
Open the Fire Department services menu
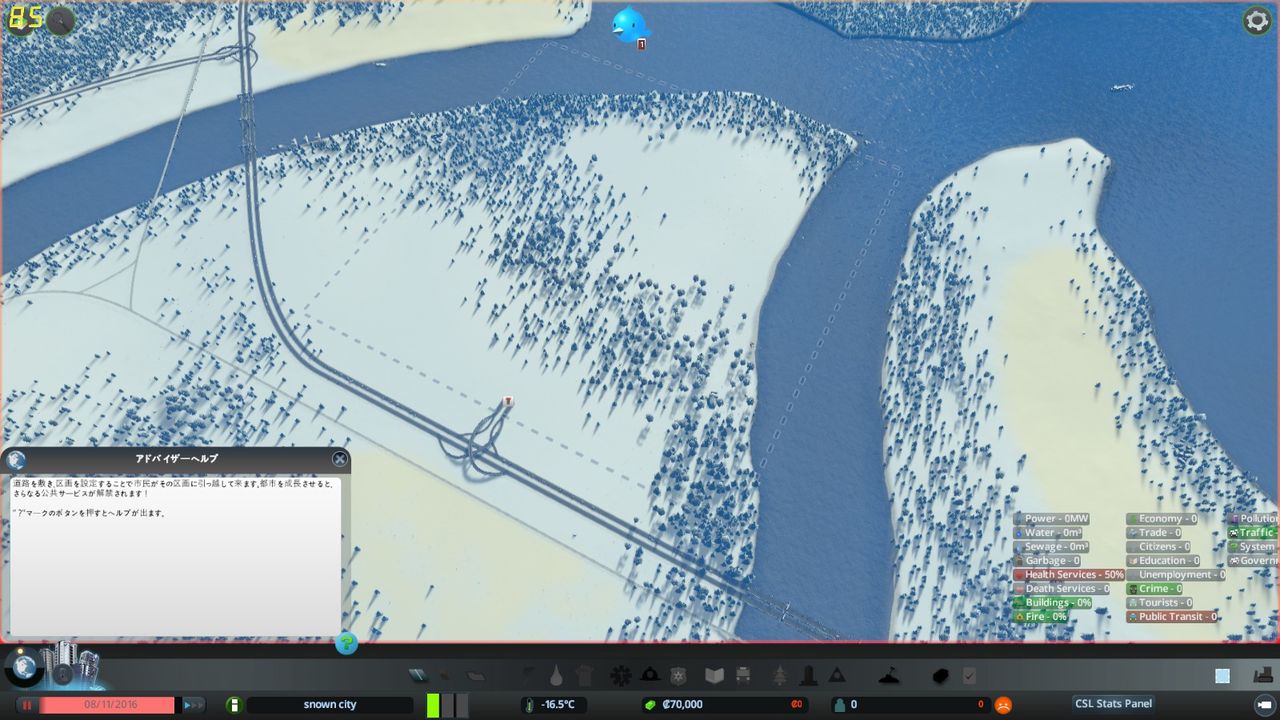[648, 676]
